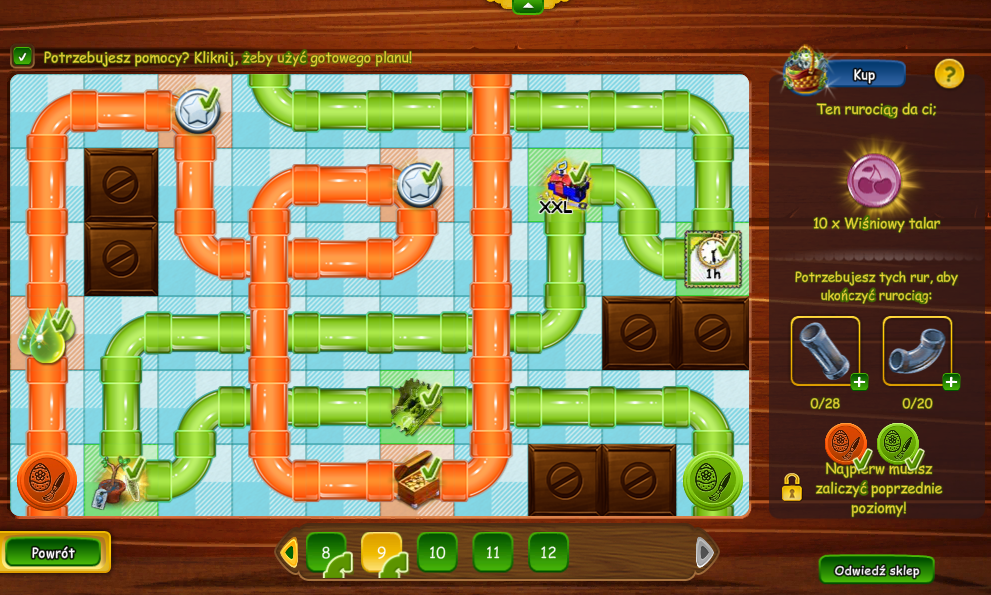Visit the shop via Odwiedź sklep
This screenshot has width=991, height=595.
tap(876, 570)
